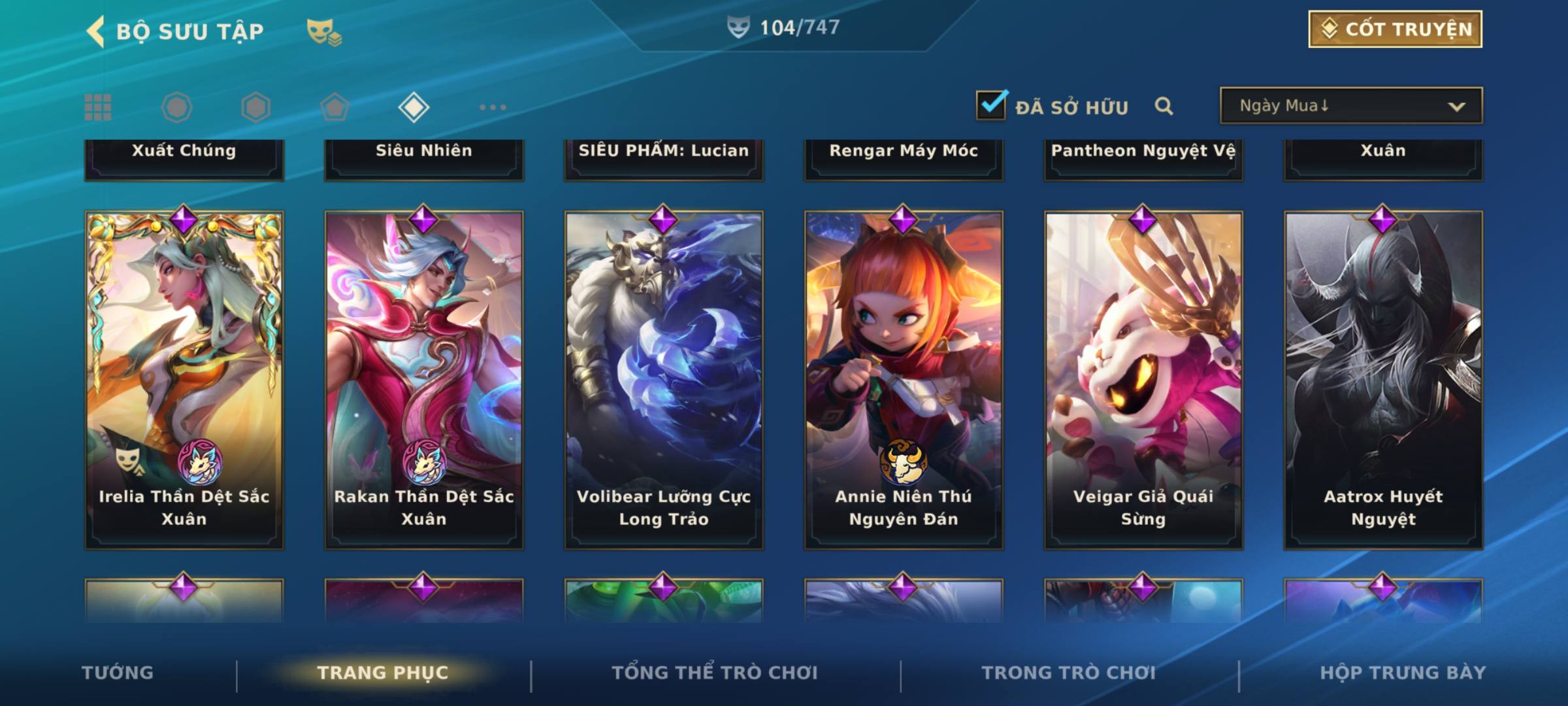This screenshot has height=706, width=1568.
Task: Open the Ngày Mua sort dropdown
Action: 1350,106
